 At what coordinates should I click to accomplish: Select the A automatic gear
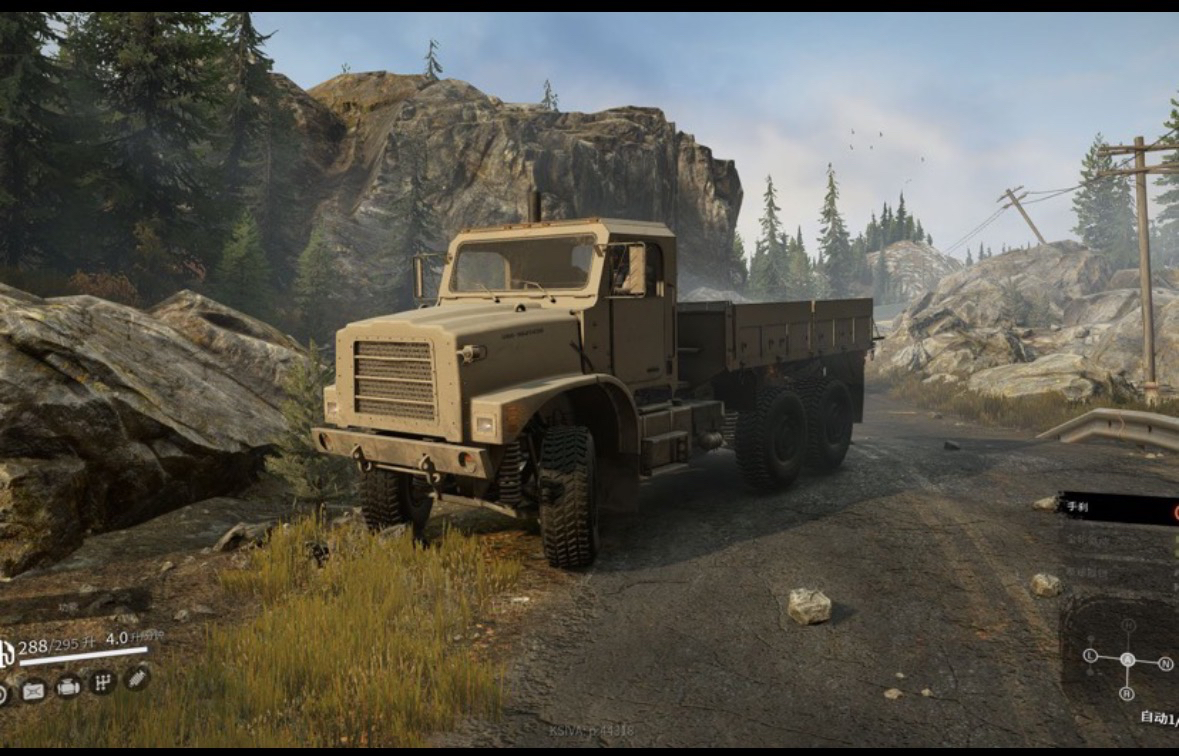[1127, 660]
